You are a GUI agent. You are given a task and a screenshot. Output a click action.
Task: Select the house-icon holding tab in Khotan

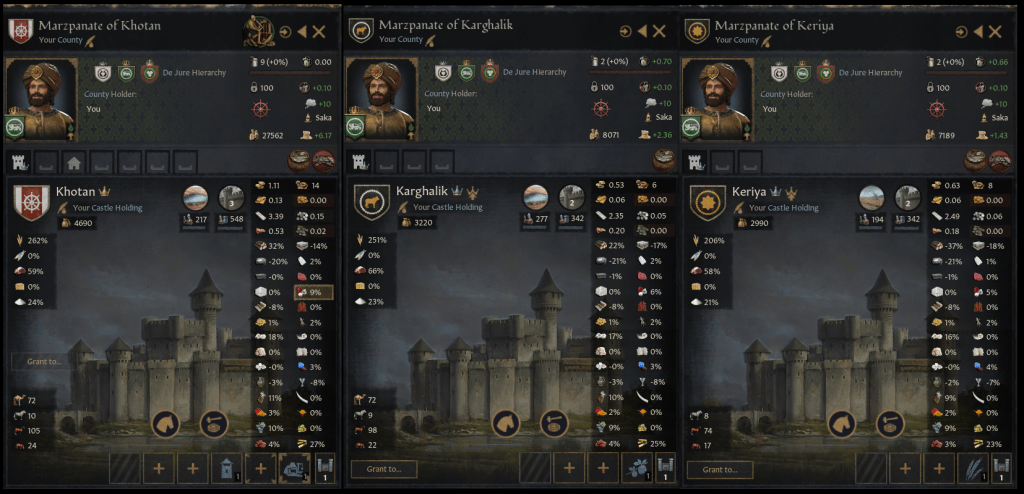coord(73,162)
